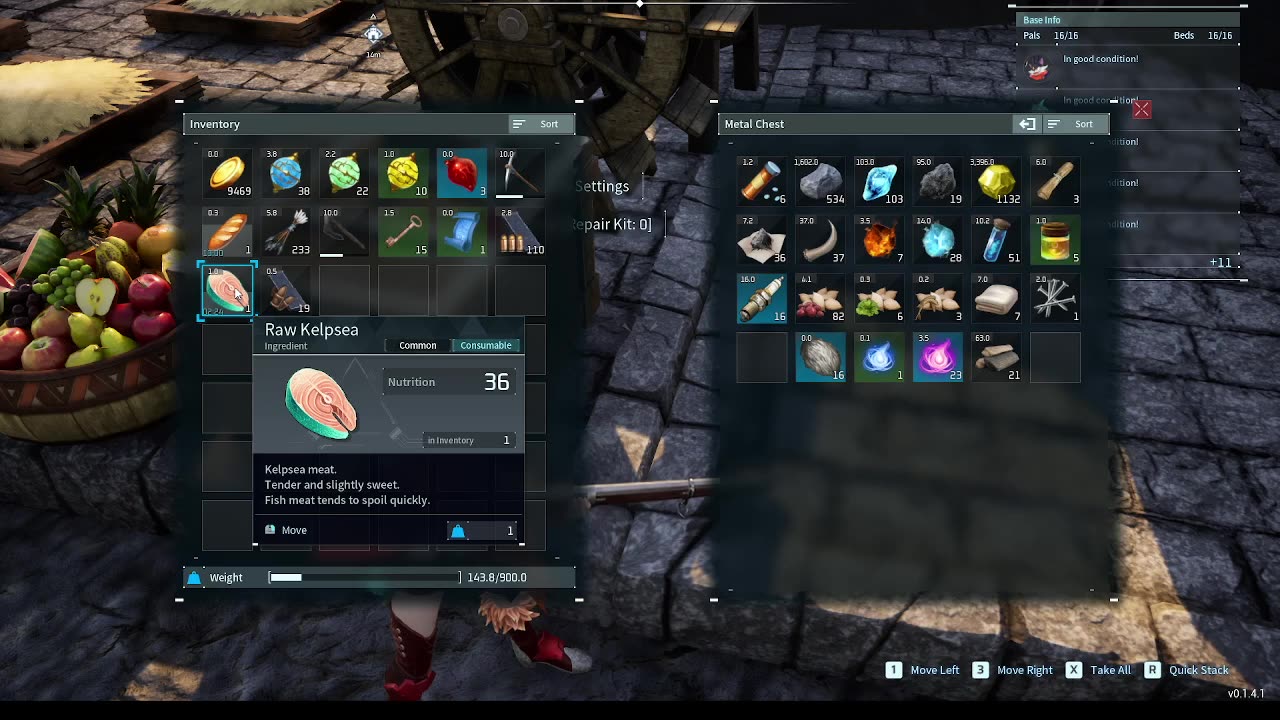This screenshot has height=720, width=1280.
Task: Select the flame organ in chest
Action: click(x=879, y=240)
